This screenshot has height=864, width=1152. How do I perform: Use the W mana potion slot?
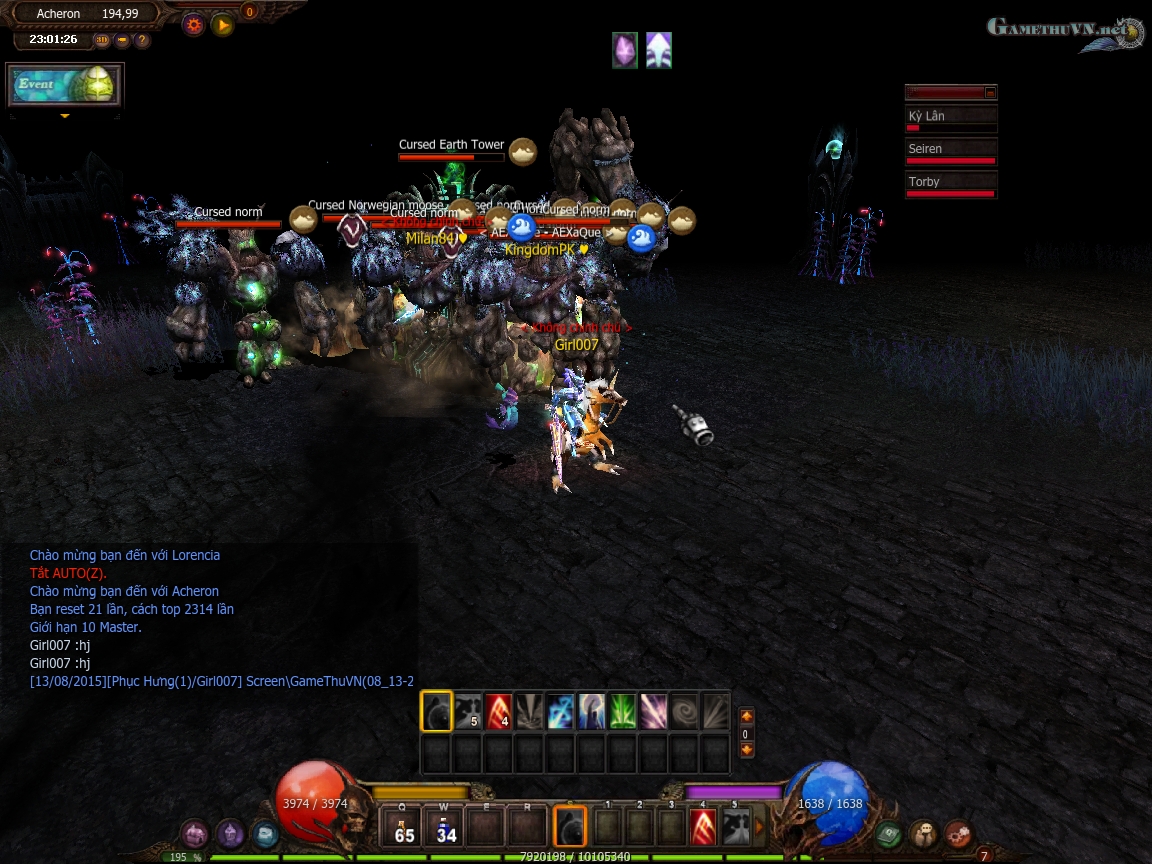coord(445,827)
